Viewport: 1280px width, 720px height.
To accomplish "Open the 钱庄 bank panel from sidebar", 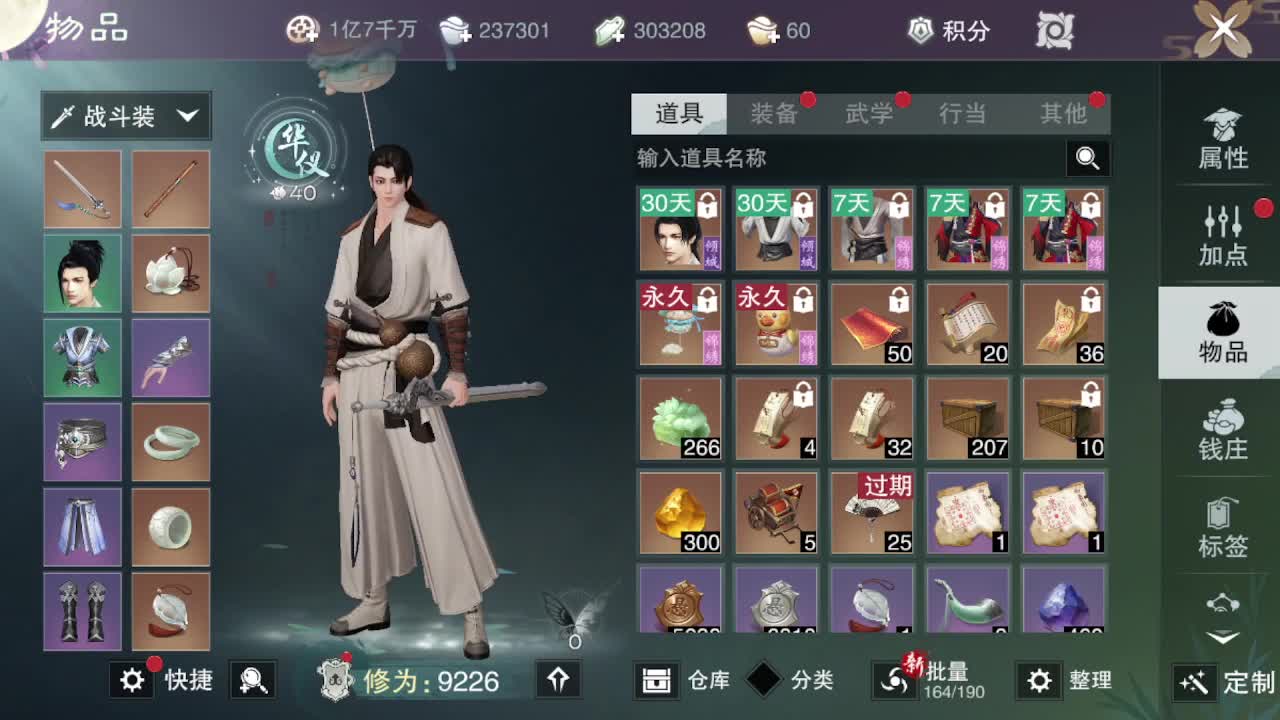I will point(1222,430).
